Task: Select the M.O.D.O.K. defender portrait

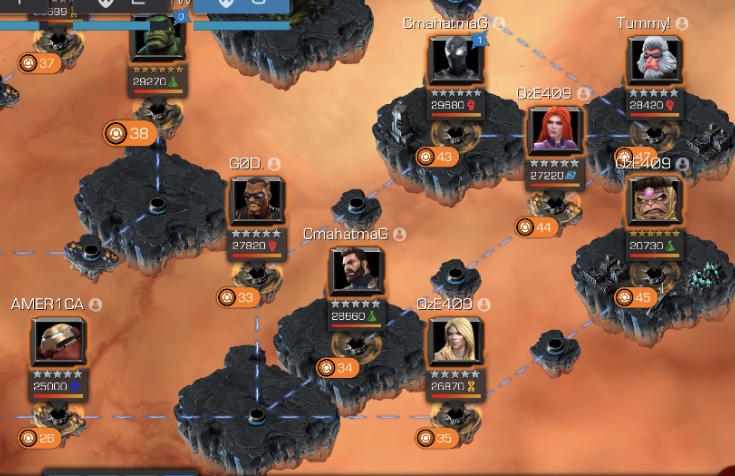Action: (654, 201)
